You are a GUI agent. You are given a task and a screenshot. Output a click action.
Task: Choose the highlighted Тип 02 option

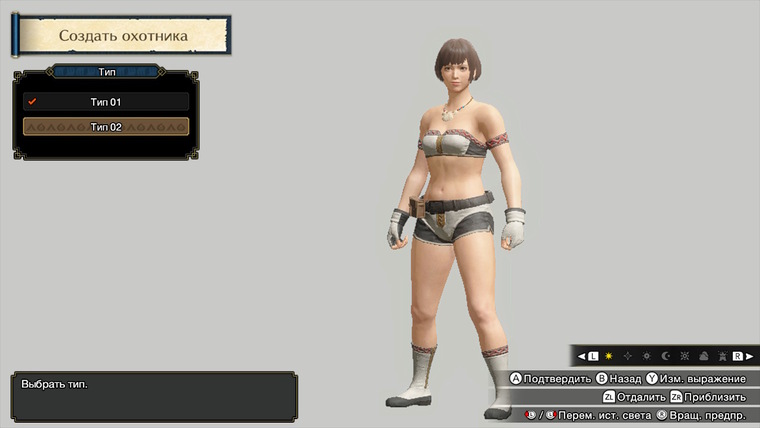tap(106, 127)
